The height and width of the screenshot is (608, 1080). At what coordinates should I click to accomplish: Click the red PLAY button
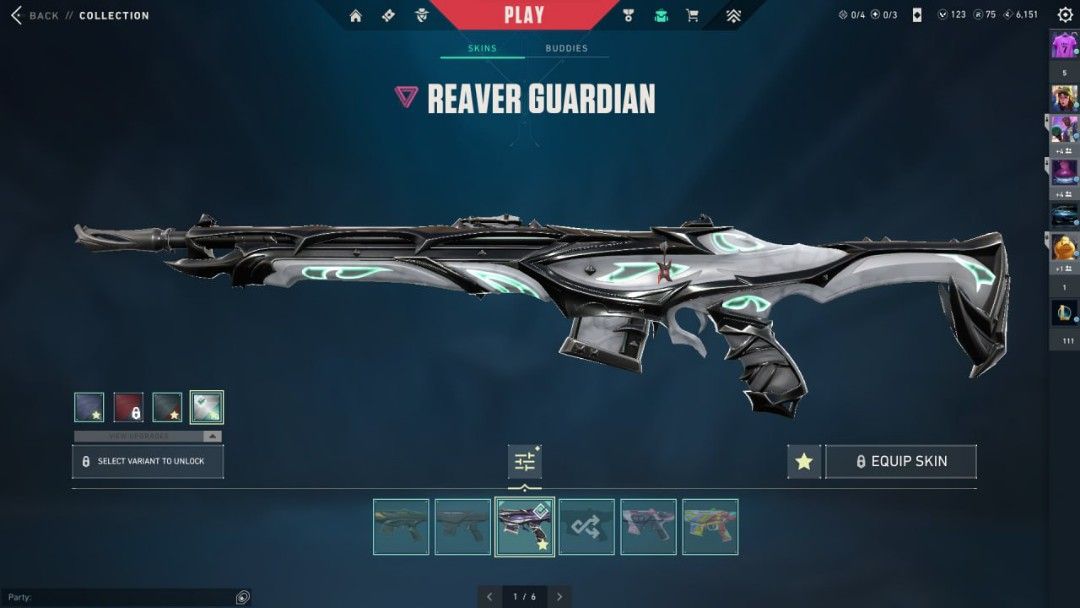(x=524, y=15)
